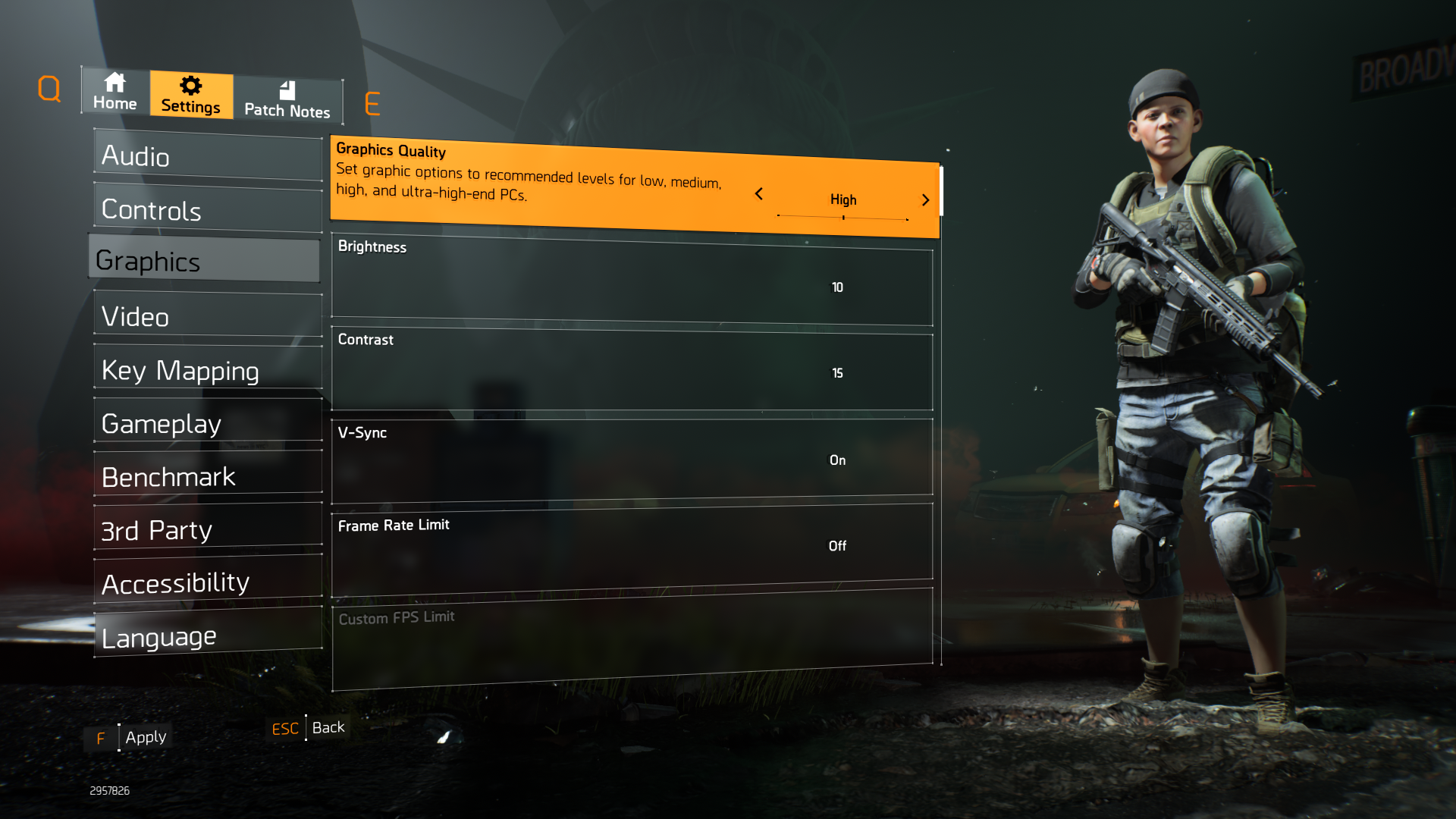
Task: Show the Accessibility options
Action: tap(208, 582)
